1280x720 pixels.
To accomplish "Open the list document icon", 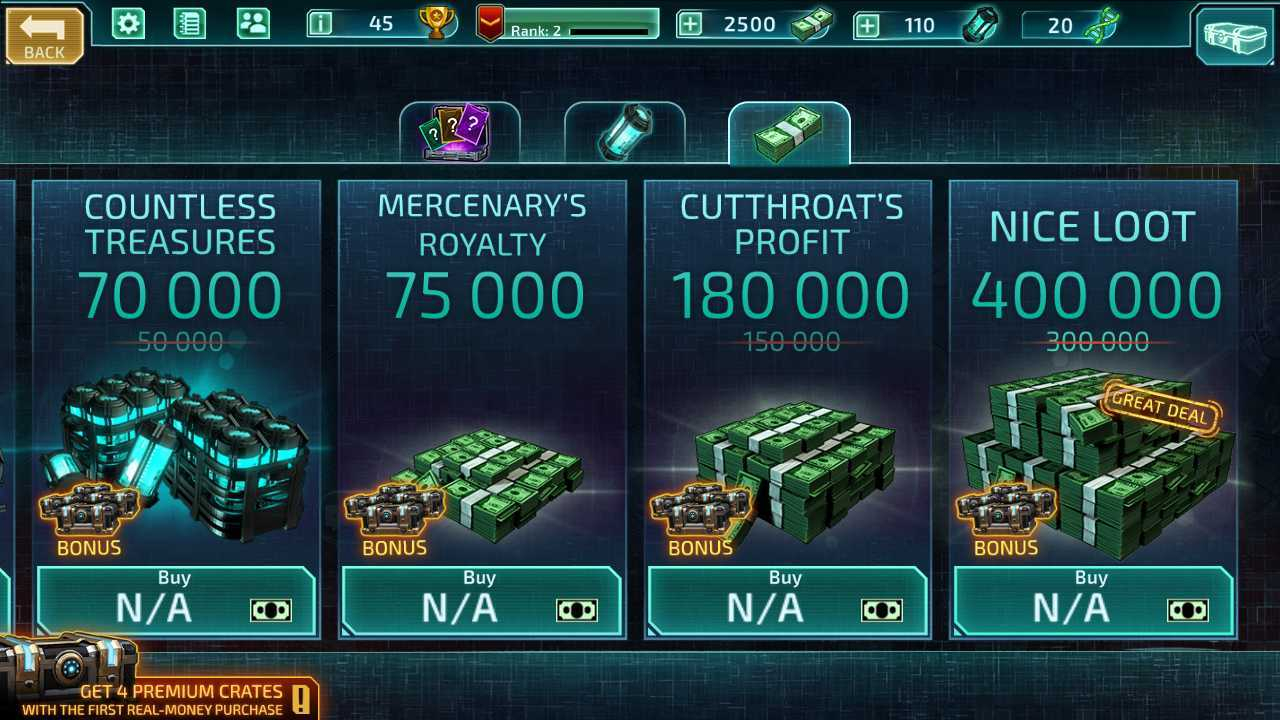I will (x=189, y=23).
